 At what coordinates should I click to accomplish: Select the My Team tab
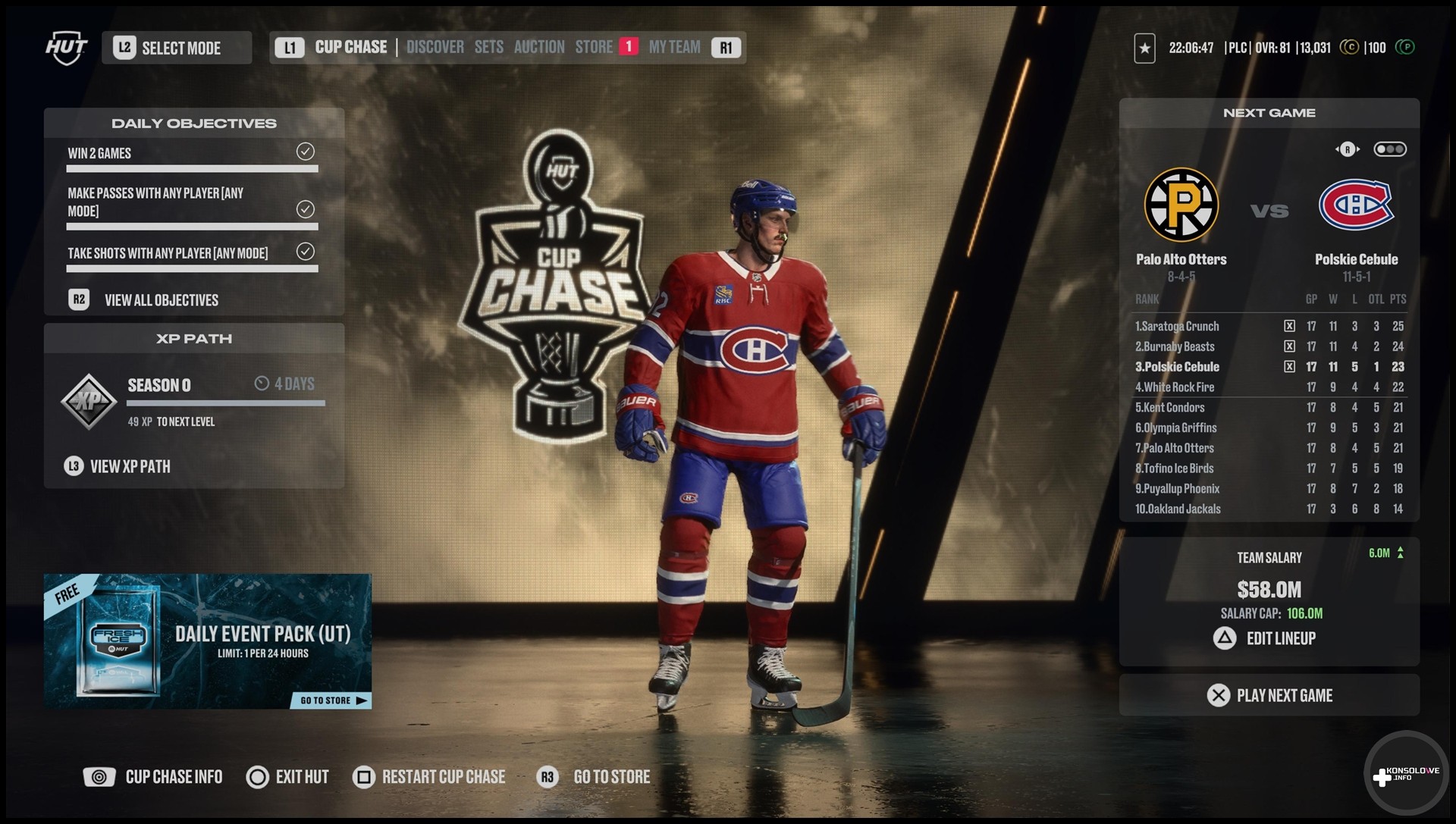click(674, 47)
